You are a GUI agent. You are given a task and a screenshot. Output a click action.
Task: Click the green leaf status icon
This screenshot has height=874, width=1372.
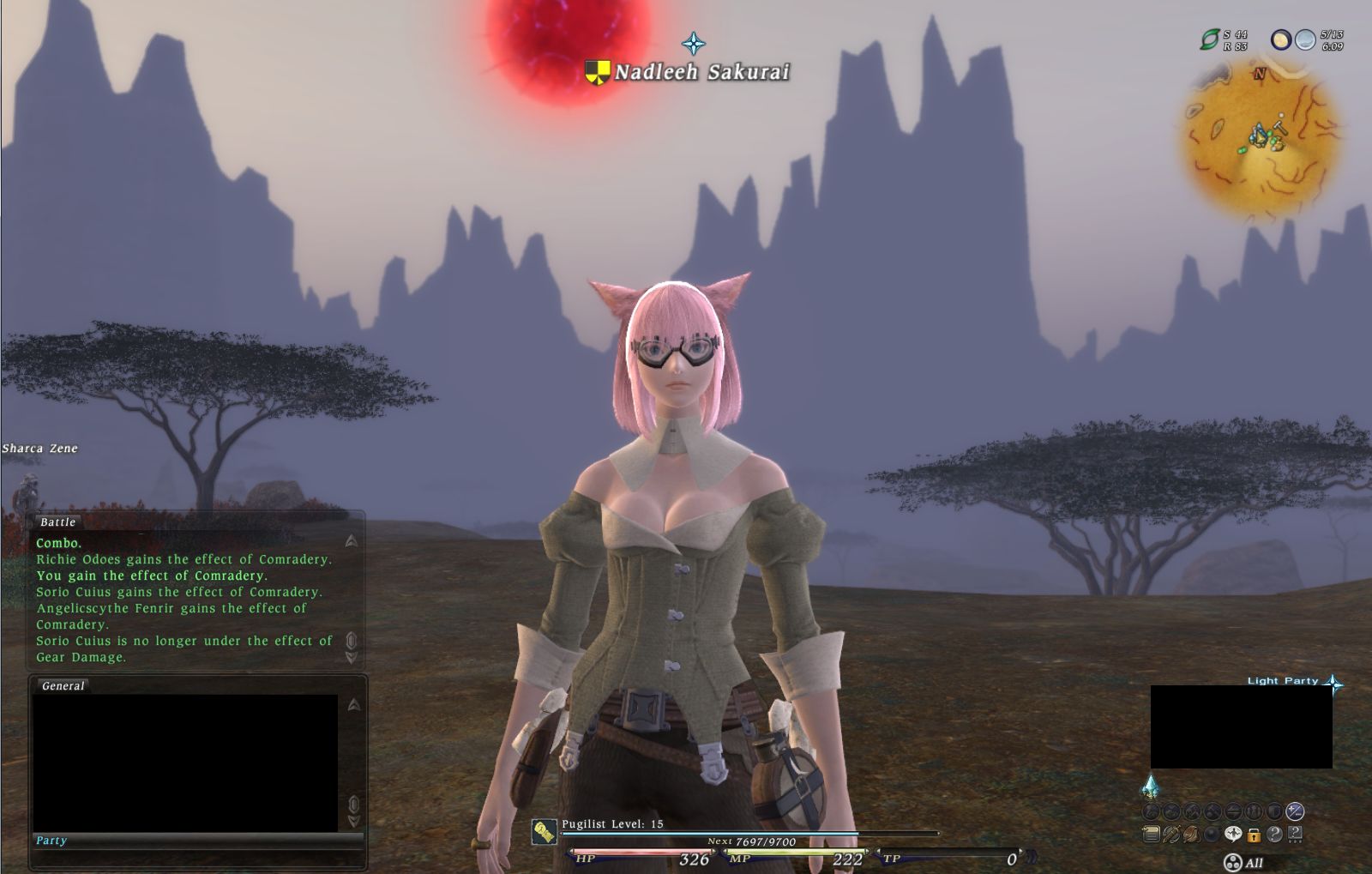1209,39
